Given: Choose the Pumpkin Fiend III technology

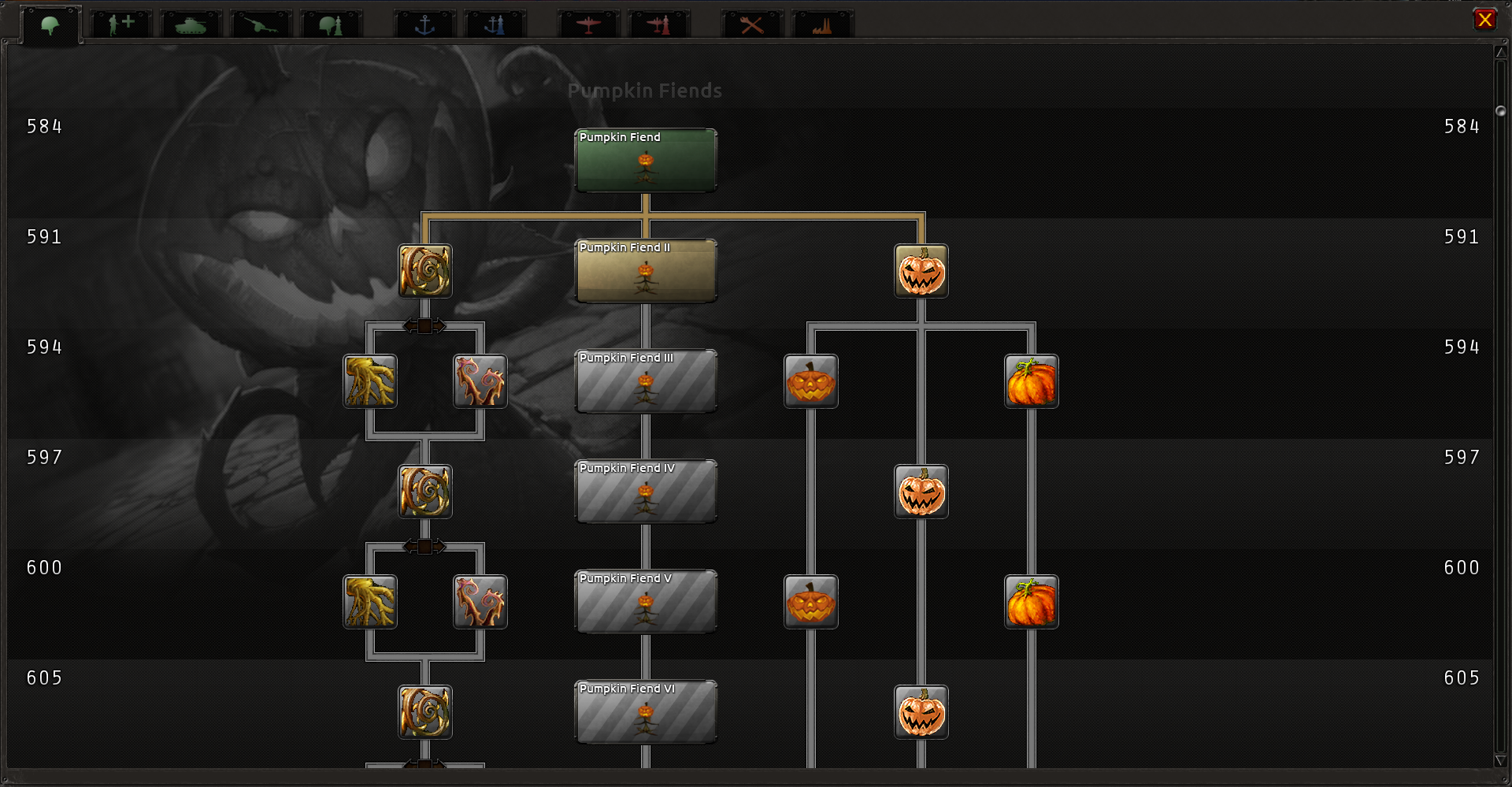Looking at the screenshot, I should click(x=646, y=381).
